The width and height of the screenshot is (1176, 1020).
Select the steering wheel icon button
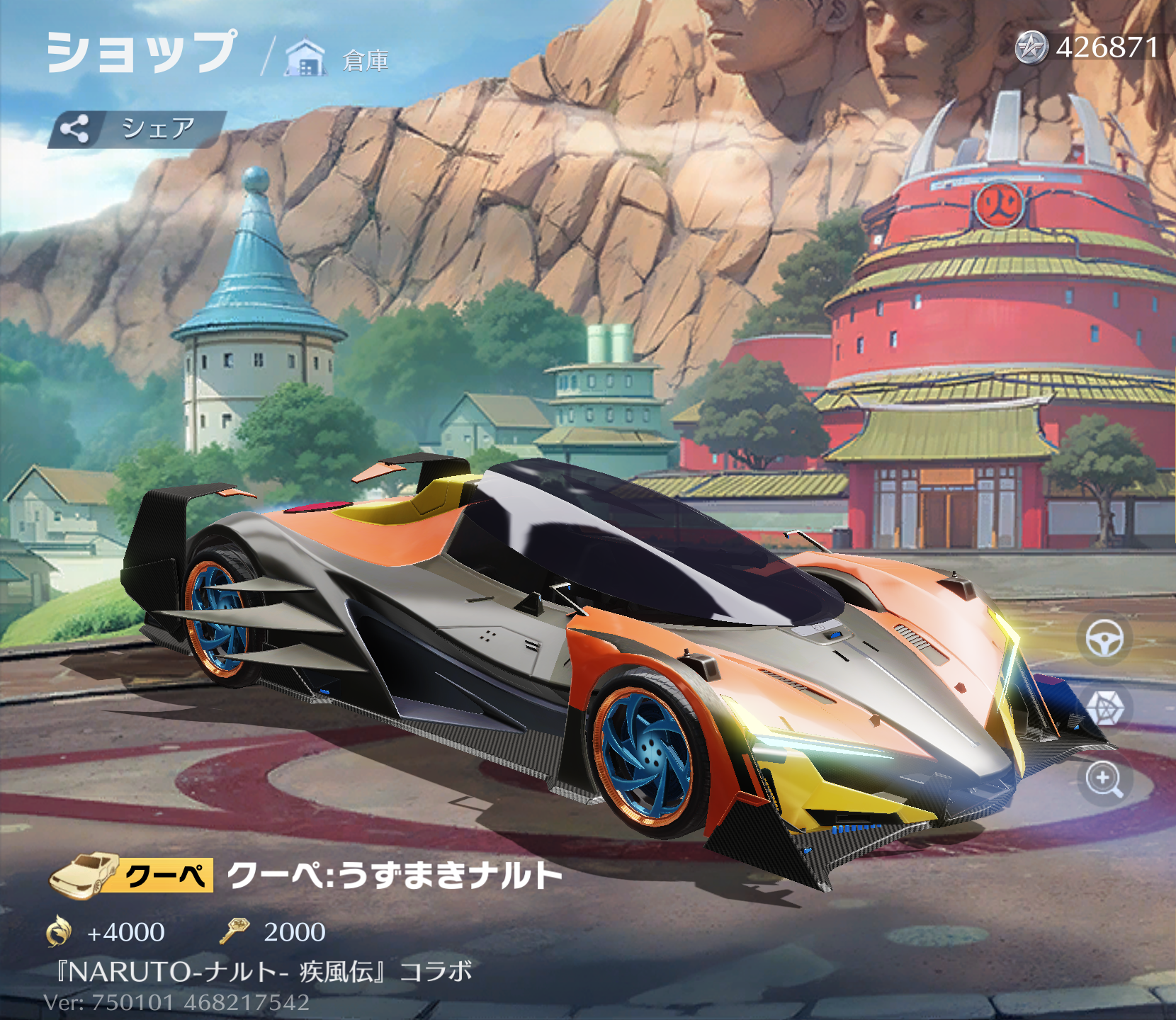point(1104,640)
